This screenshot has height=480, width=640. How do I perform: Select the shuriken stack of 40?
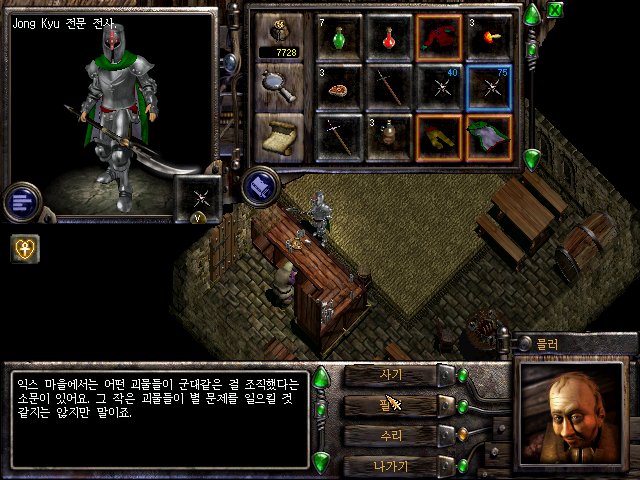439,88
